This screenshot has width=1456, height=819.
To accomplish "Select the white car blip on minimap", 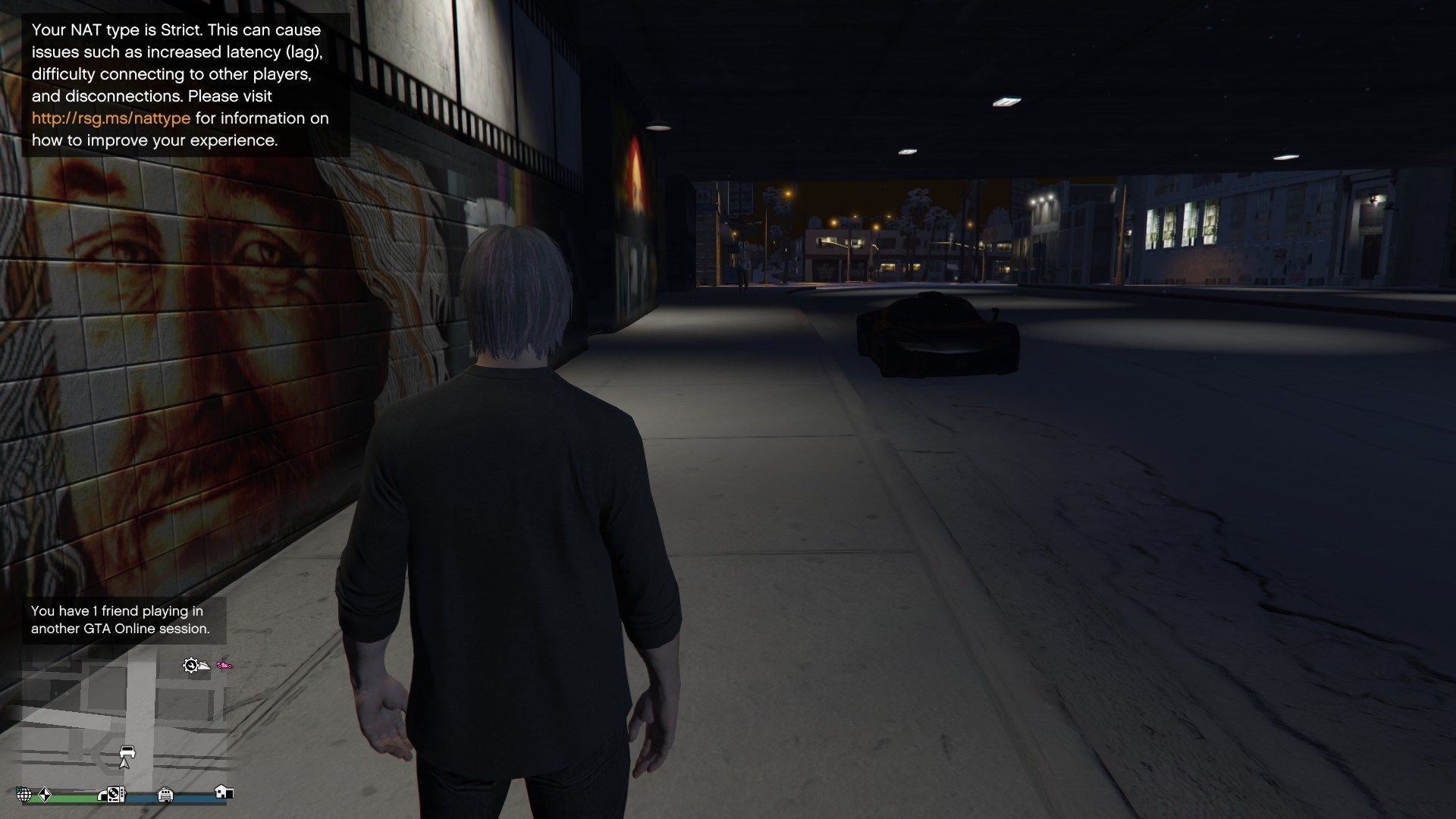I will (127, 751).
